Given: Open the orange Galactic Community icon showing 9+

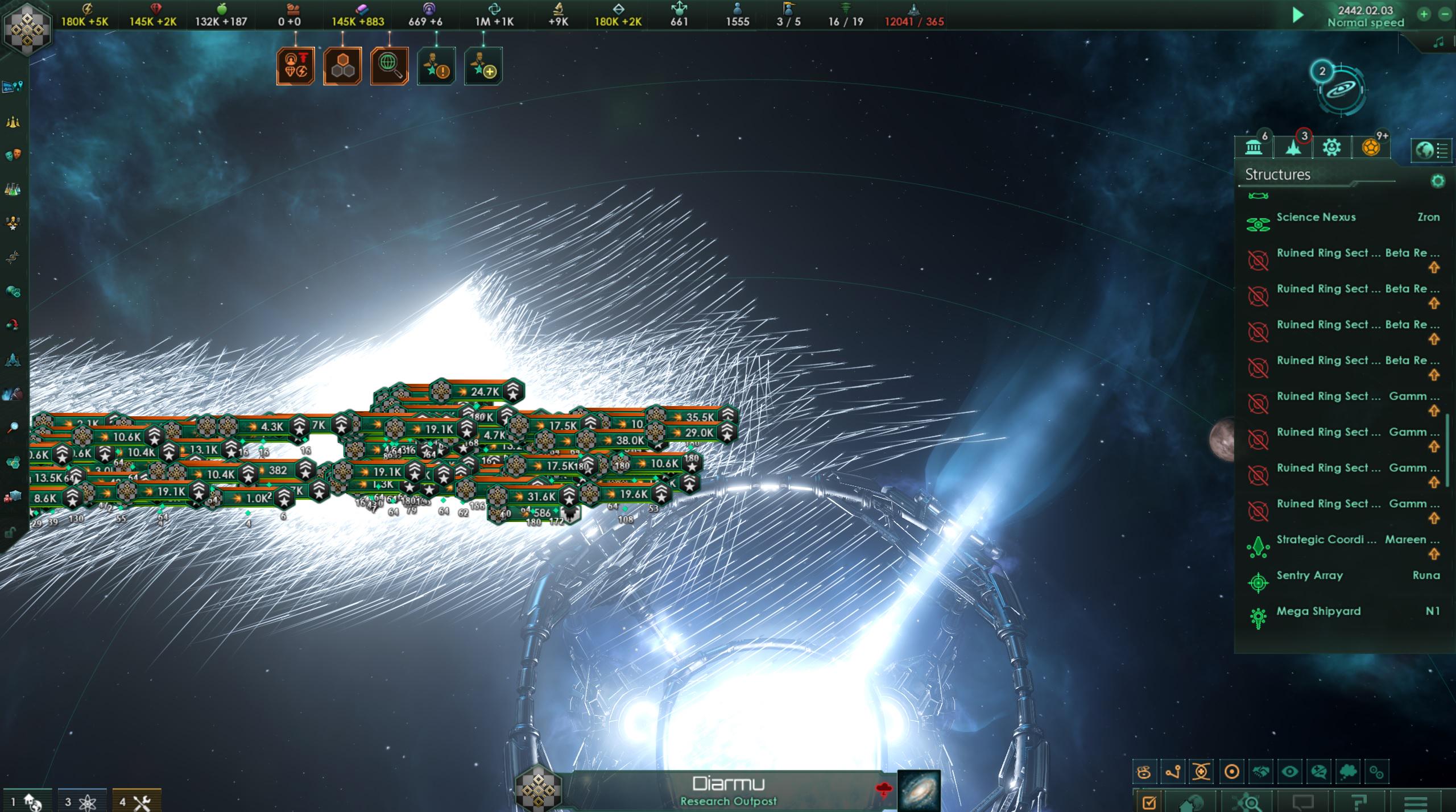Looking at the screenshot, I should click(x=1371, y=149).
